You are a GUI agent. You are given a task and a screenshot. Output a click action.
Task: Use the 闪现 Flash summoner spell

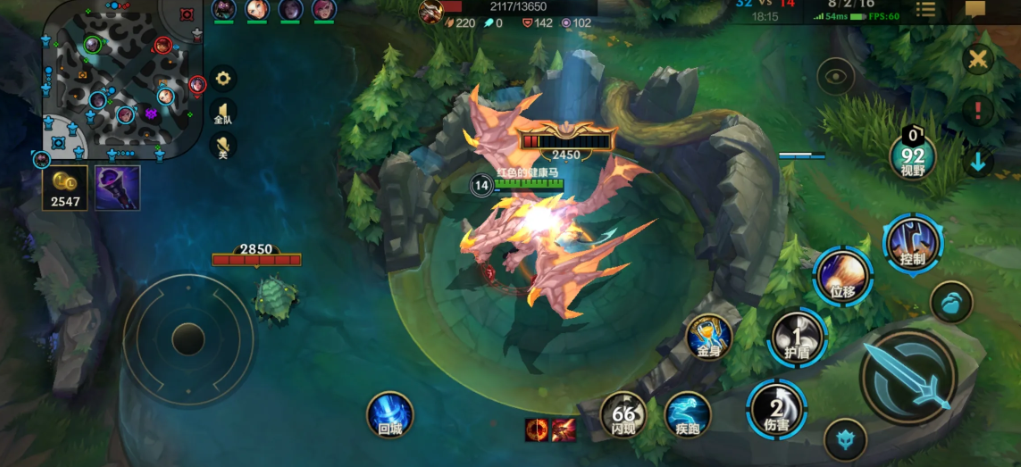622,412
